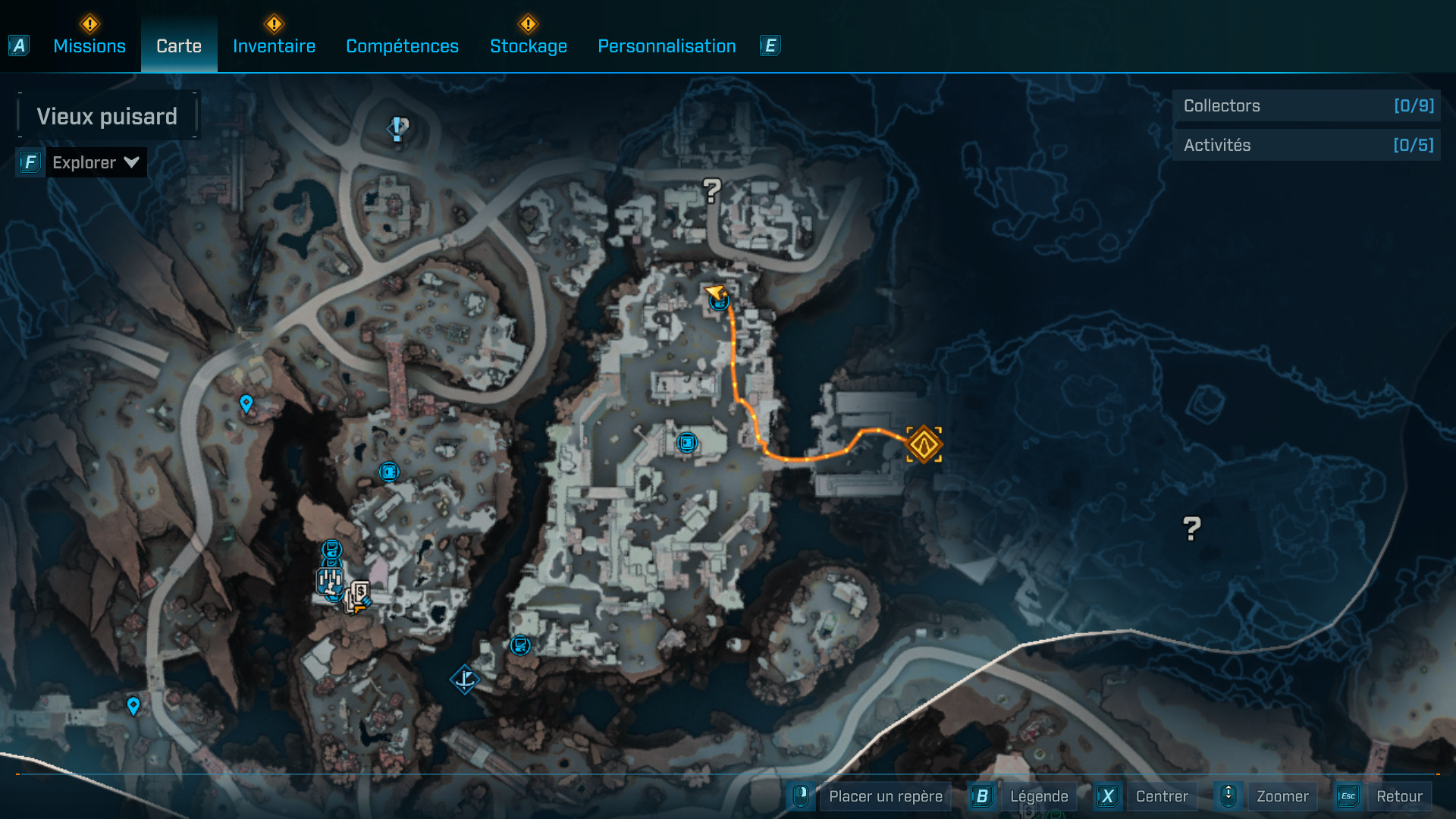Open the Explorer dropdown

coord(95,162)
